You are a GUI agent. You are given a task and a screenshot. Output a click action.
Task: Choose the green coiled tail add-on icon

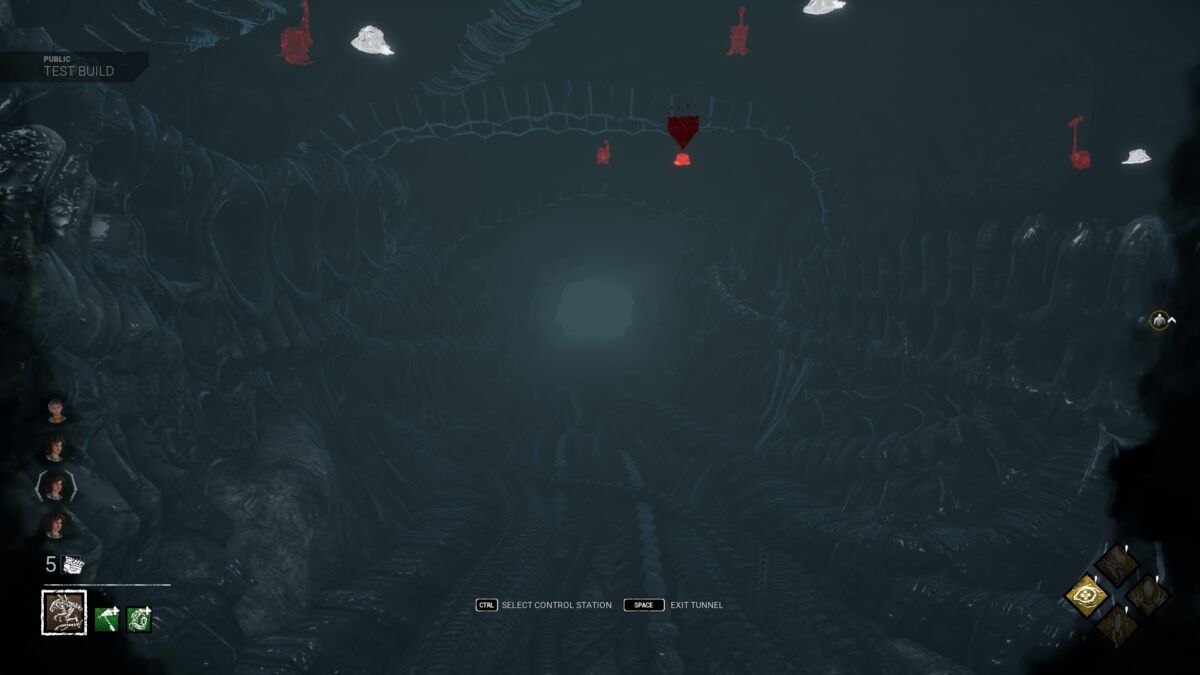139,620
